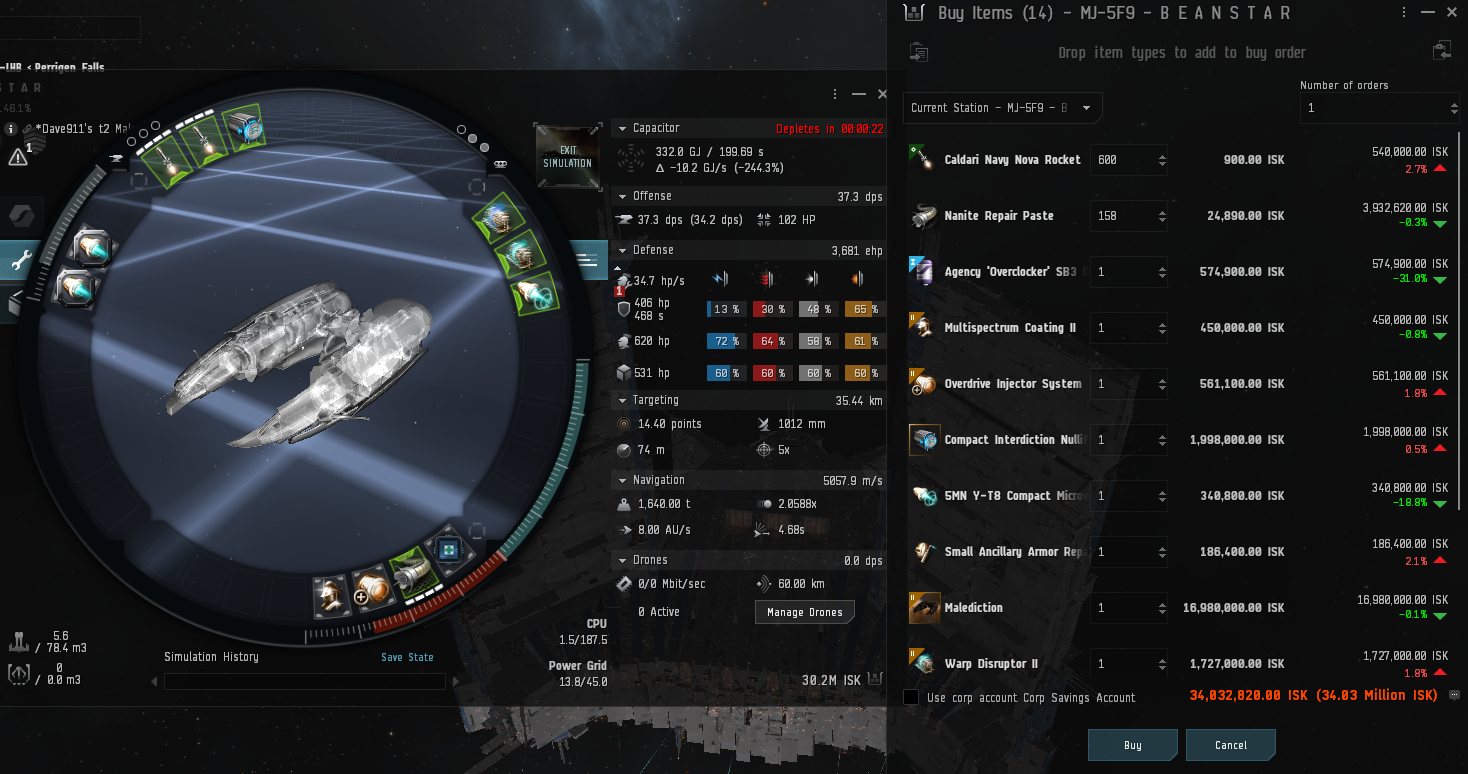1468x774 pixels.
Task: Toggle the use corp account checkbox
Action: [x=911, y=697]
